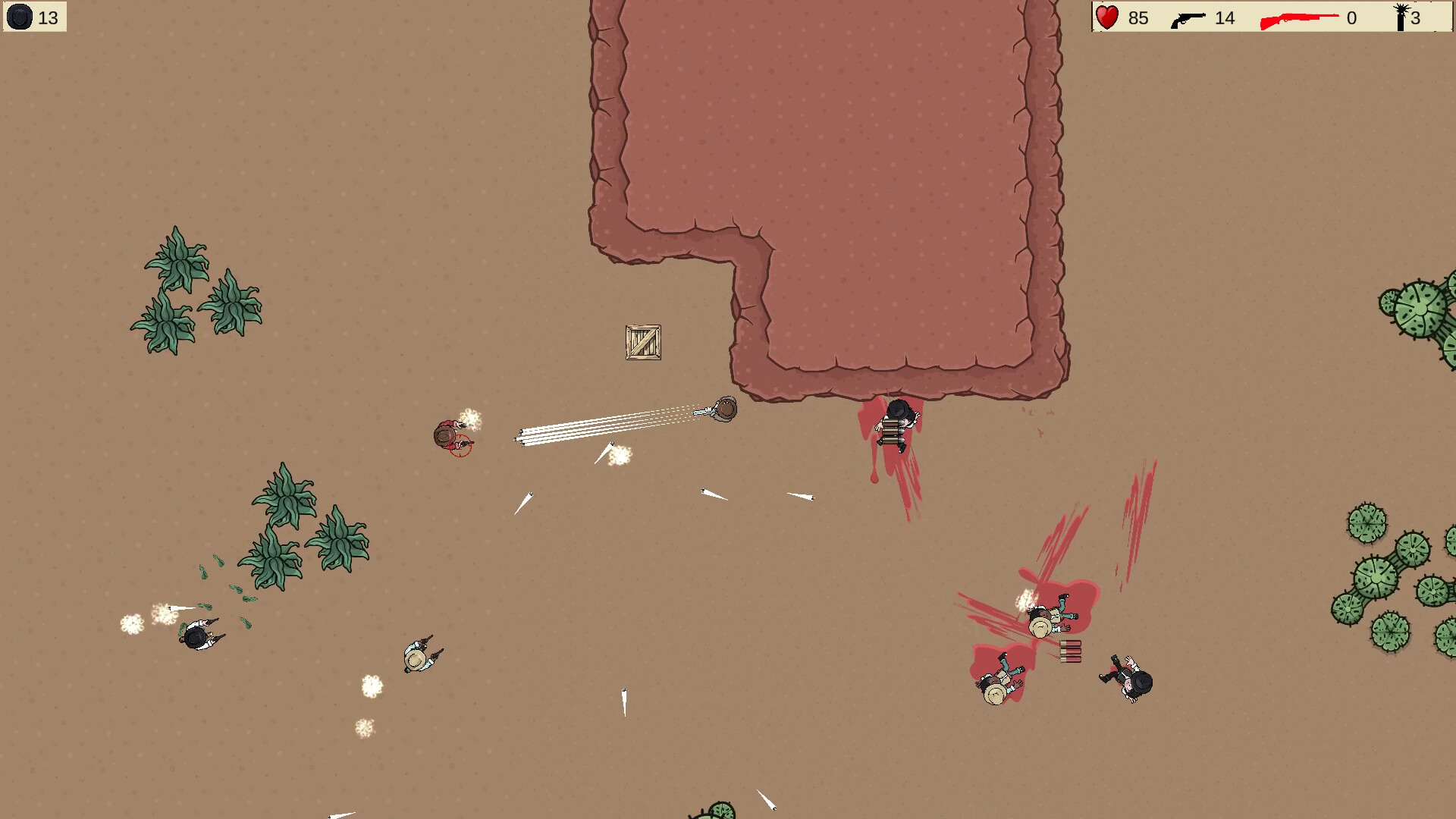Screen dimensions: 1456x819
Task: Click the revolver ammo count reading 14
Action: (1225, 17)
